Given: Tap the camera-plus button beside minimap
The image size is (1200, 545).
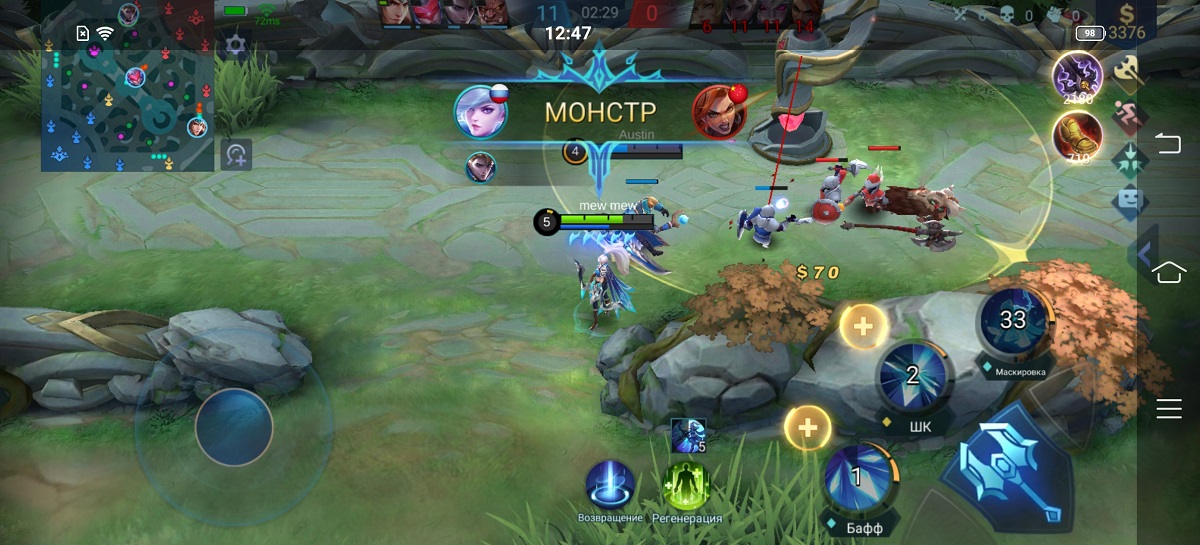Looking at the screenshot, I should coord(236,155).
